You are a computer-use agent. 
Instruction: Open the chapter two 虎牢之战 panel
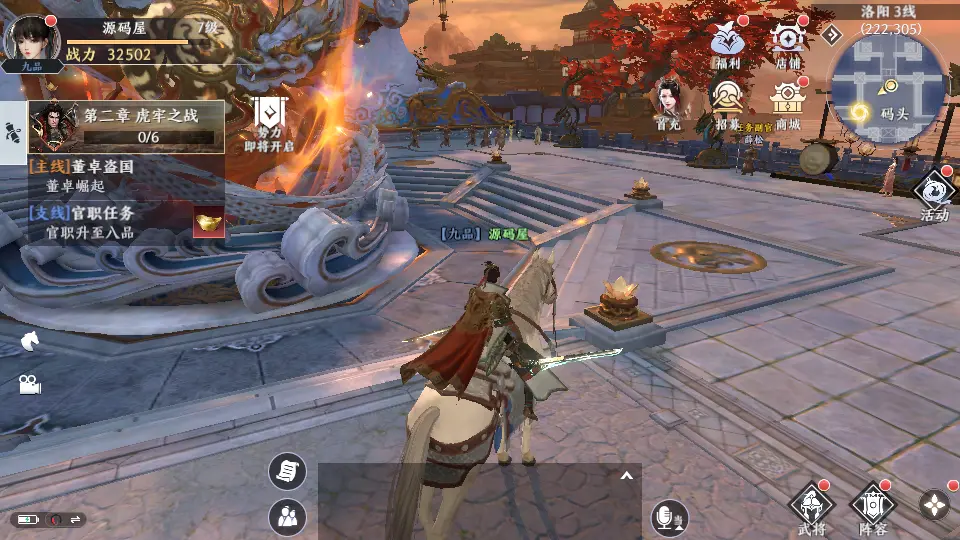pyautogui.click(x=126, y=126)
